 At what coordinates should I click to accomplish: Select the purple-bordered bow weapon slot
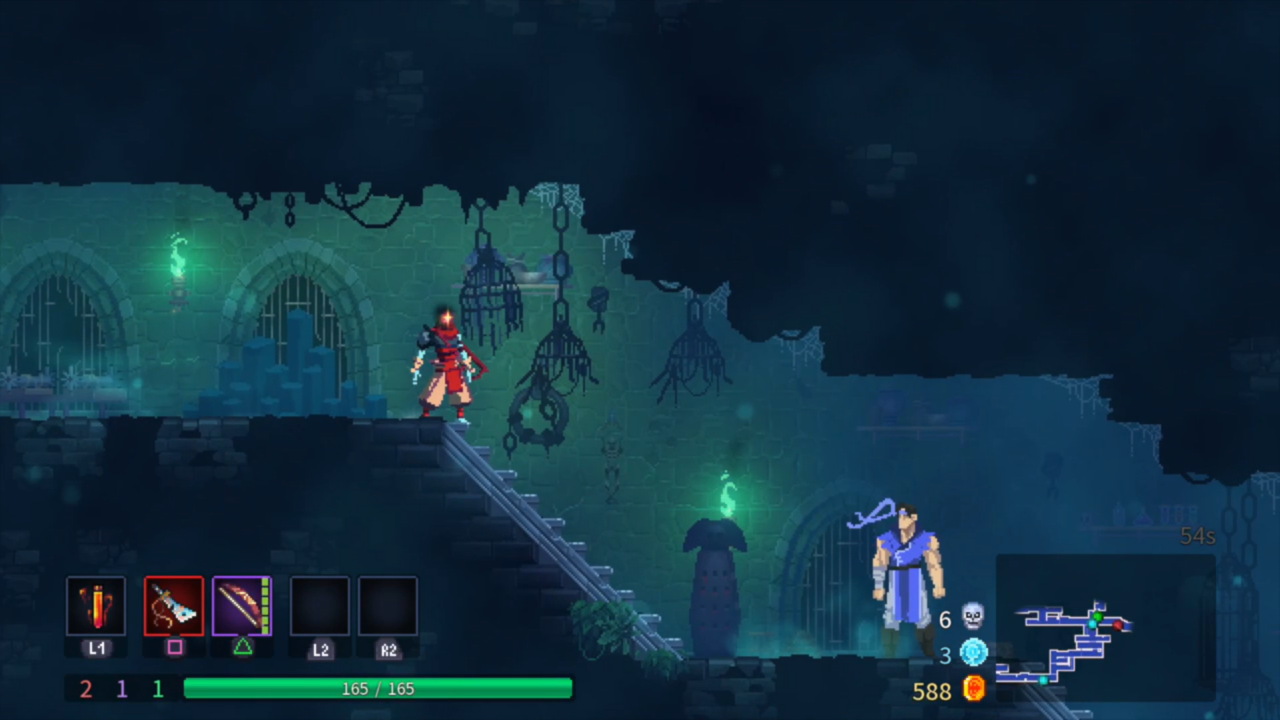click(242, 606)
